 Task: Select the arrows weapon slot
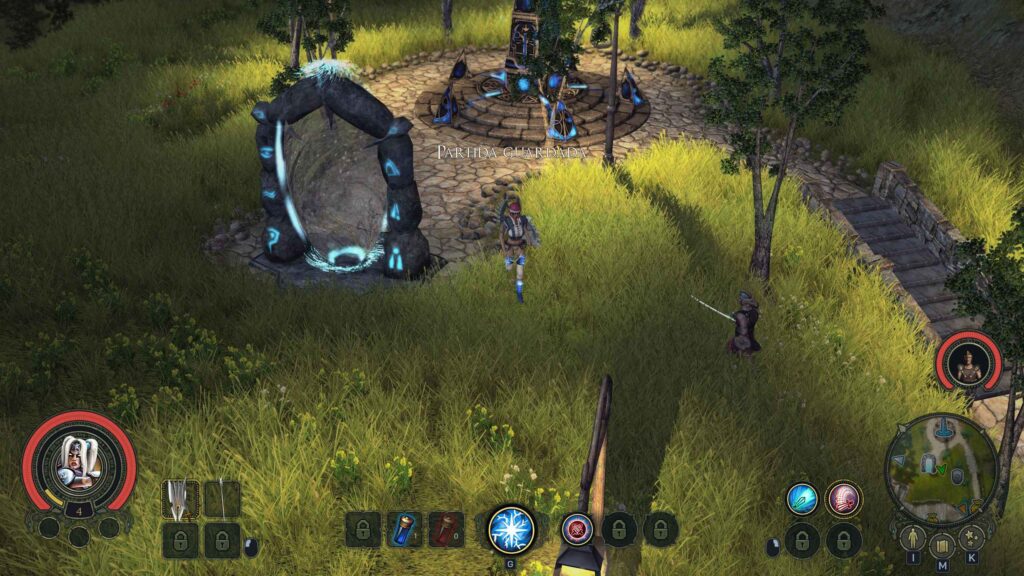pyautogui.click(x=180, y=498)
